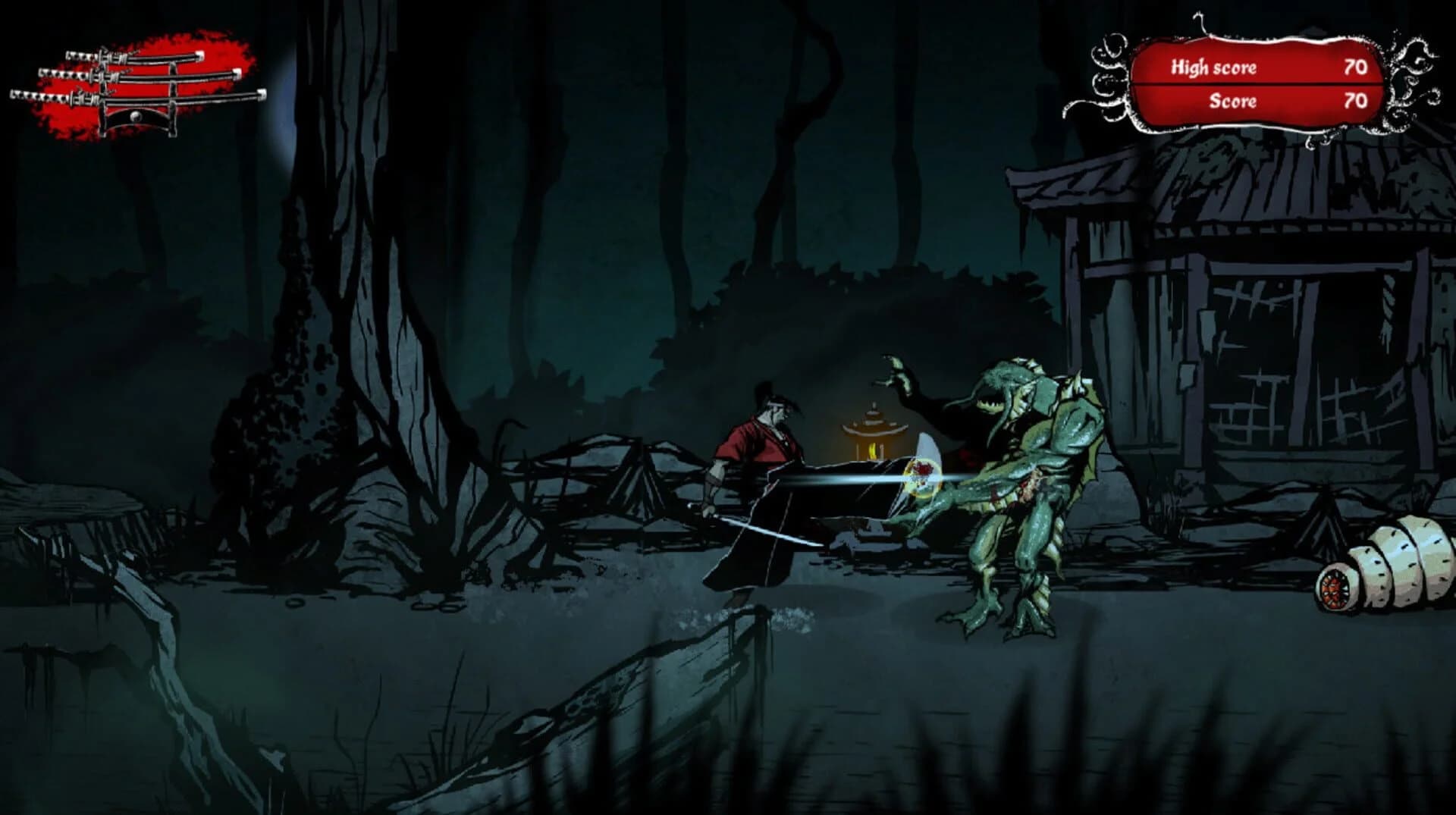
Task: Click the current Score value of 70
Action: [x=1355, y=101]
